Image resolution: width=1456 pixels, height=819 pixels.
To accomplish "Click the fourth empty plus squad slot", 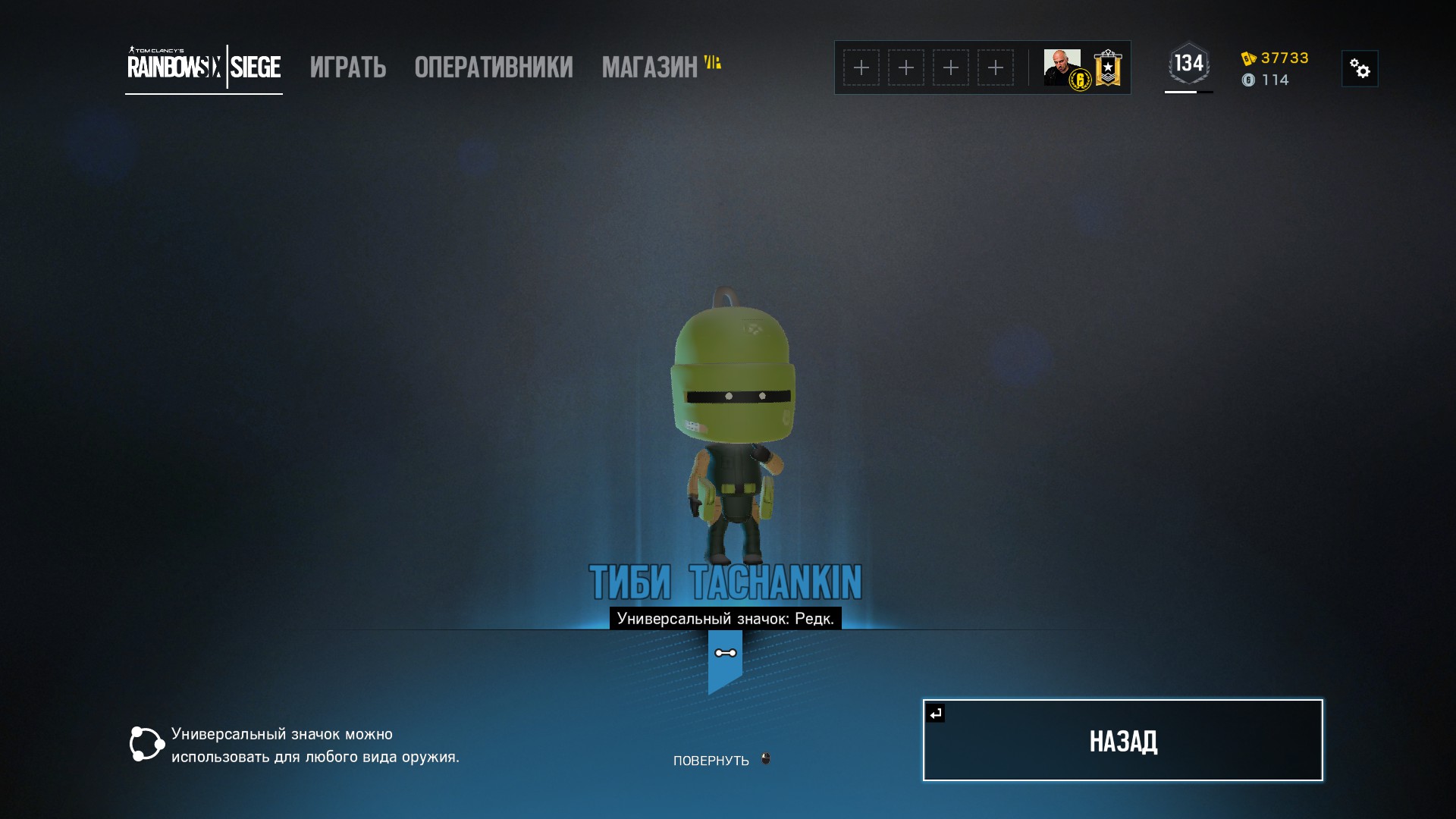I will 996,67.
